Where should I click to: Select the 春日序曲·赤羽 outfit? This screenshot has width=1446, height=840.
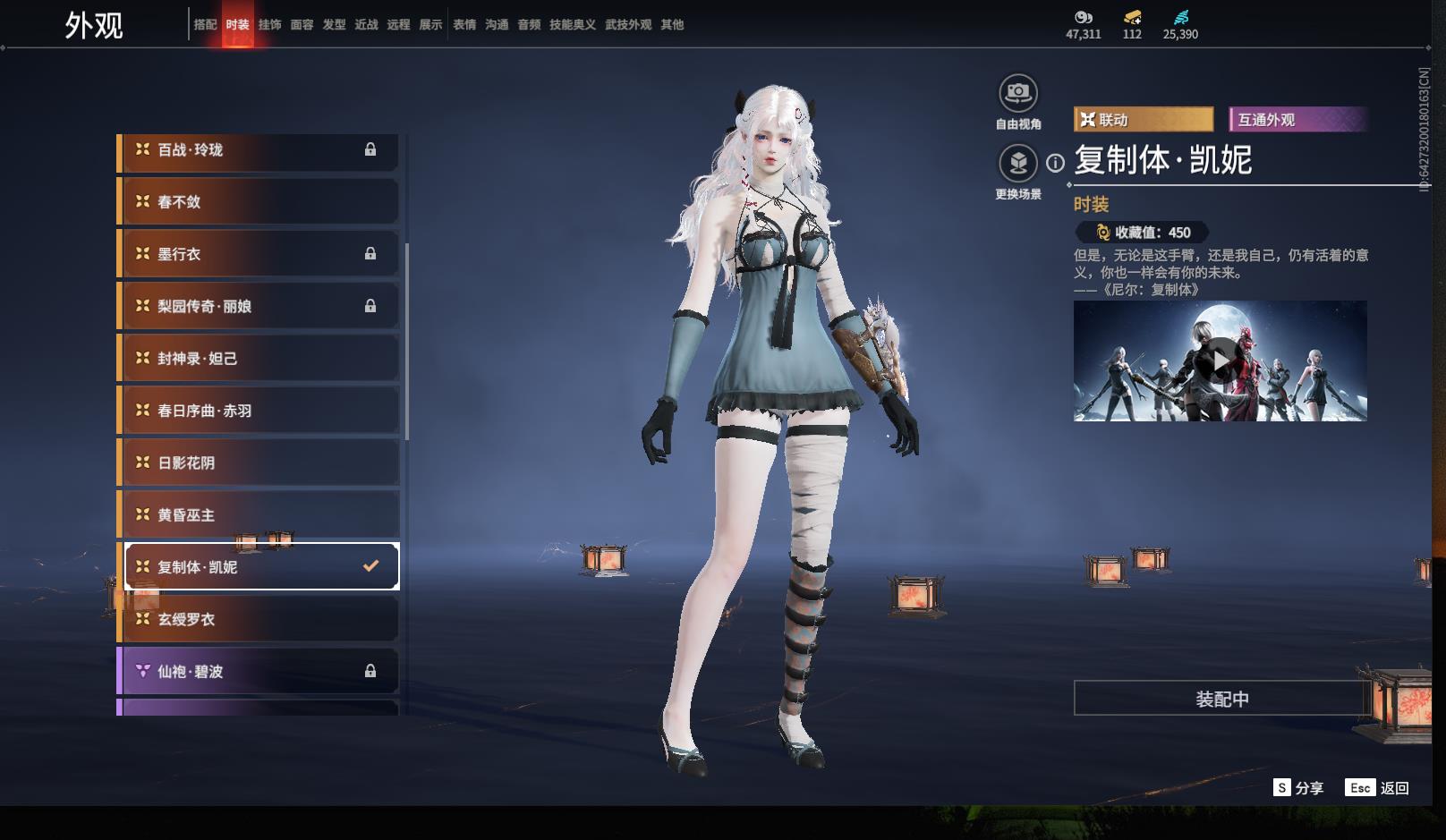click(x=259, y=411)
